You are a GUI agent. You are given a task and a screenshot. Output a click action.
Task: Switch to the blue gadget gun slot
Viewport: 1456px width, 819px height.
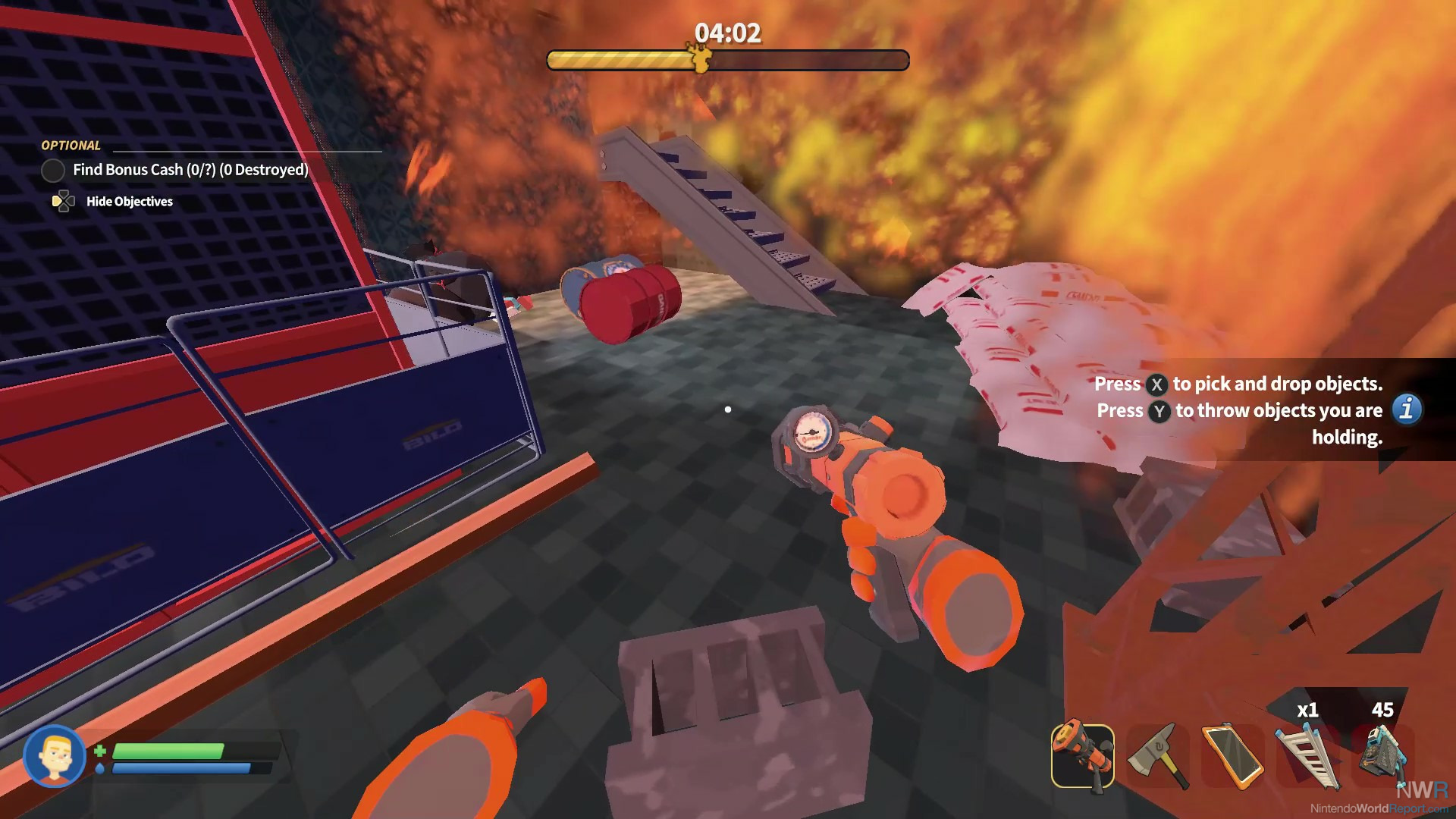[x=1382, y=756]
